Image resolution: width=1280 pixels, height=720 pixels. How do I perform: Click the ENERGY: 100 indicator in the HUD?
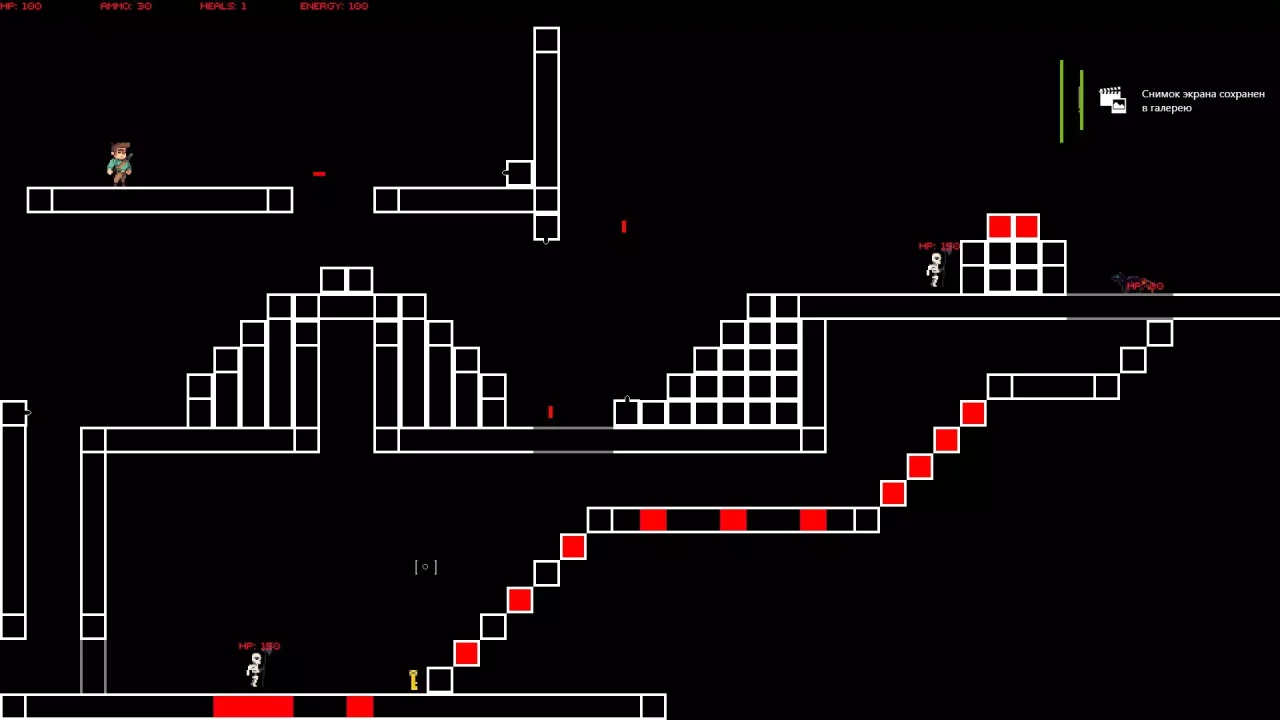[x=335, y=6]
